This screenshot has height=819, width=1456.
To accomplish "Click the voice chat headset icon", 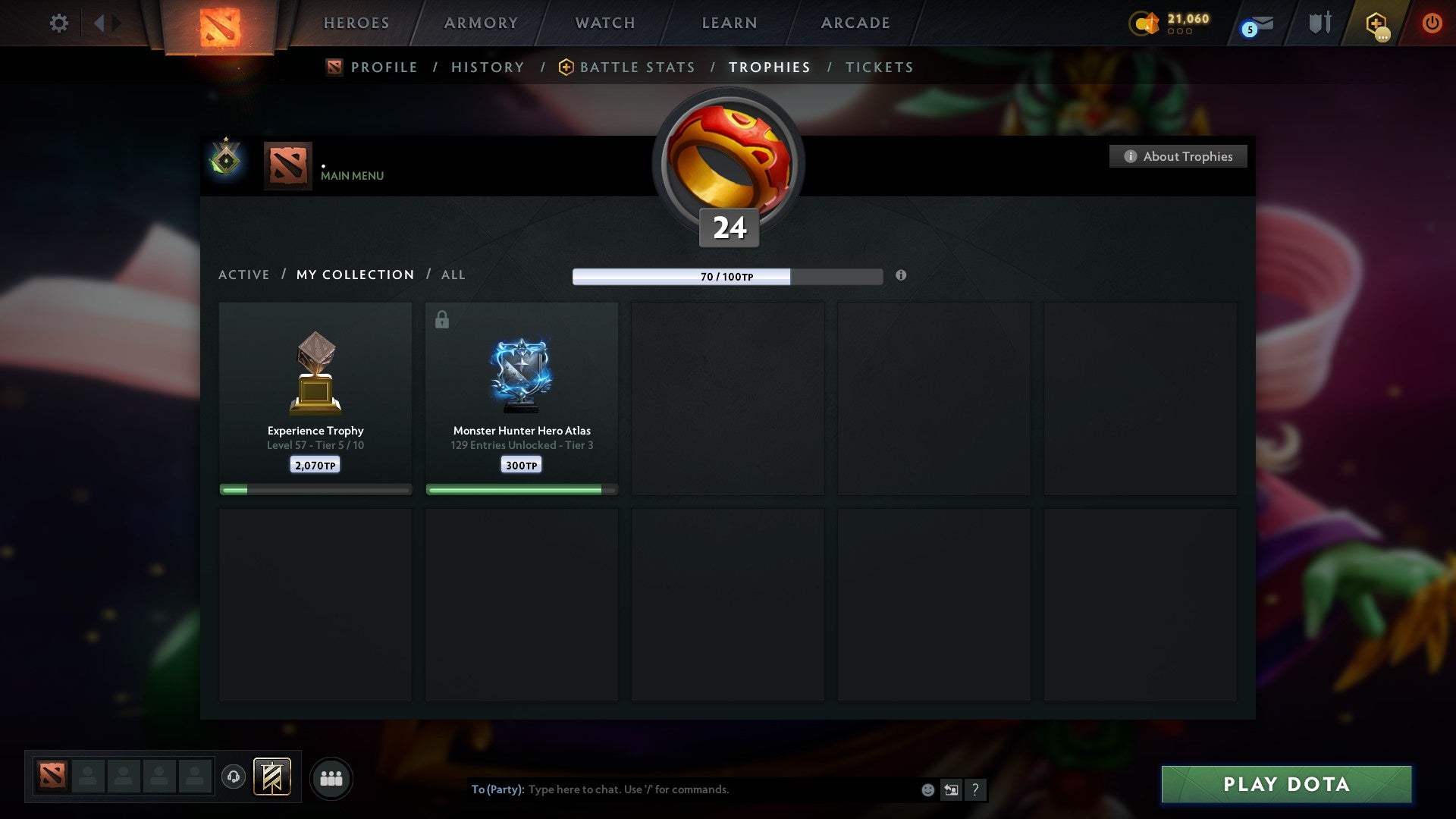I will pyautogui.click(x=234, y=777).
